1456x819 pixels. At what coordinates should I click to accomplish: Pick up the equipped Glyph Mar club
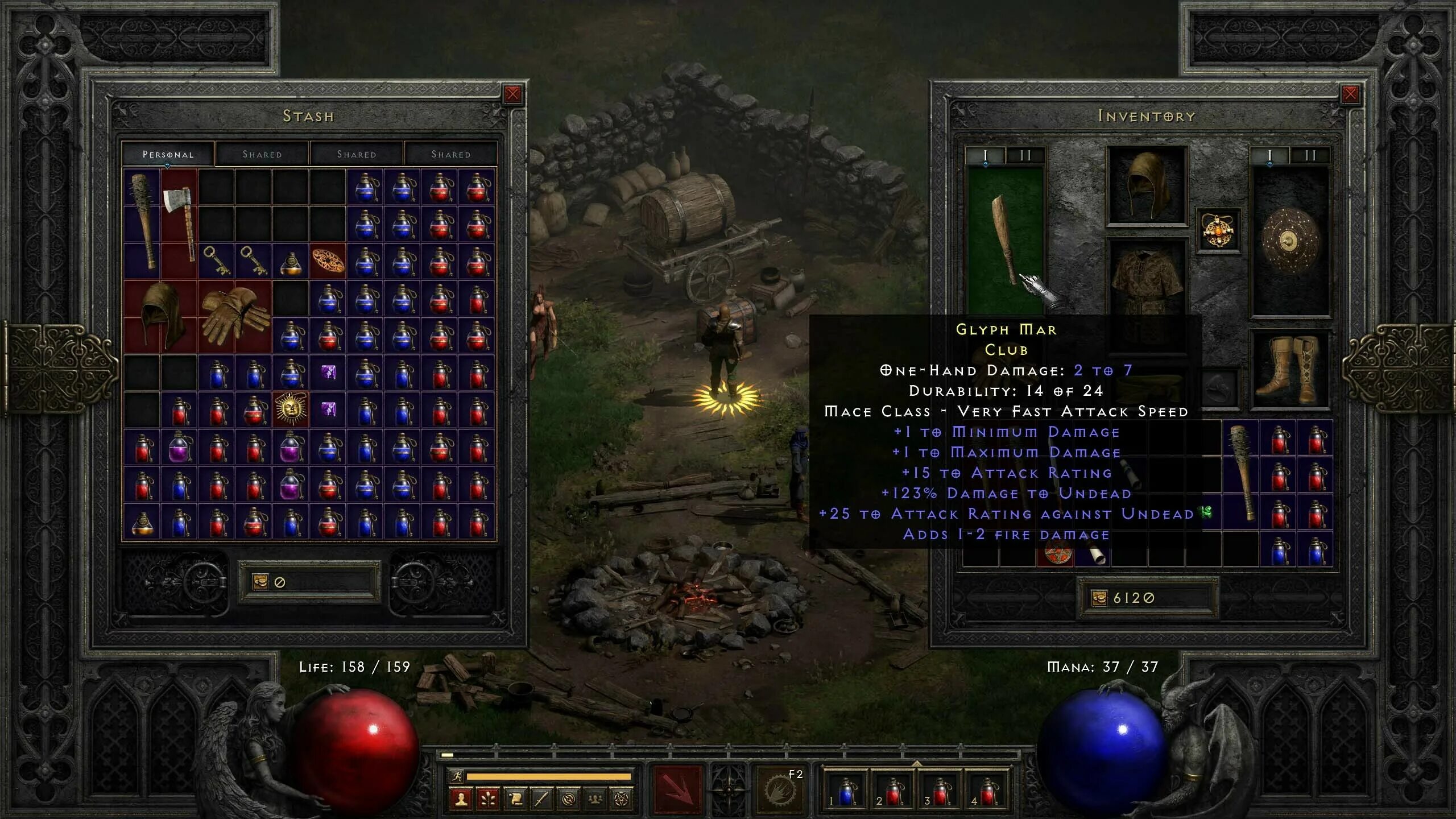1004,239
